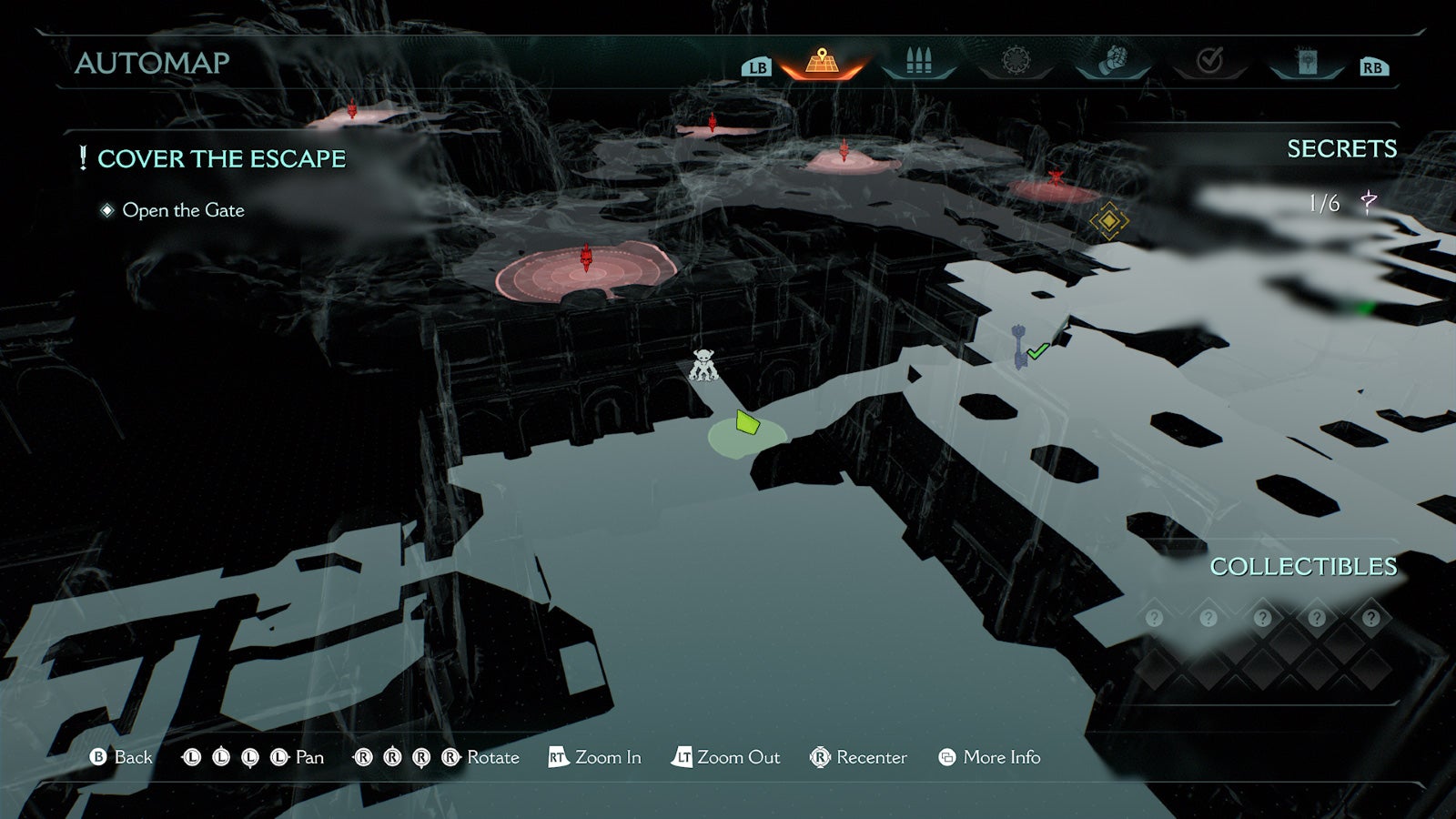The image size is (1456, 819).
Task: Click the RB bumper icon
Action: pos(1376,66)
